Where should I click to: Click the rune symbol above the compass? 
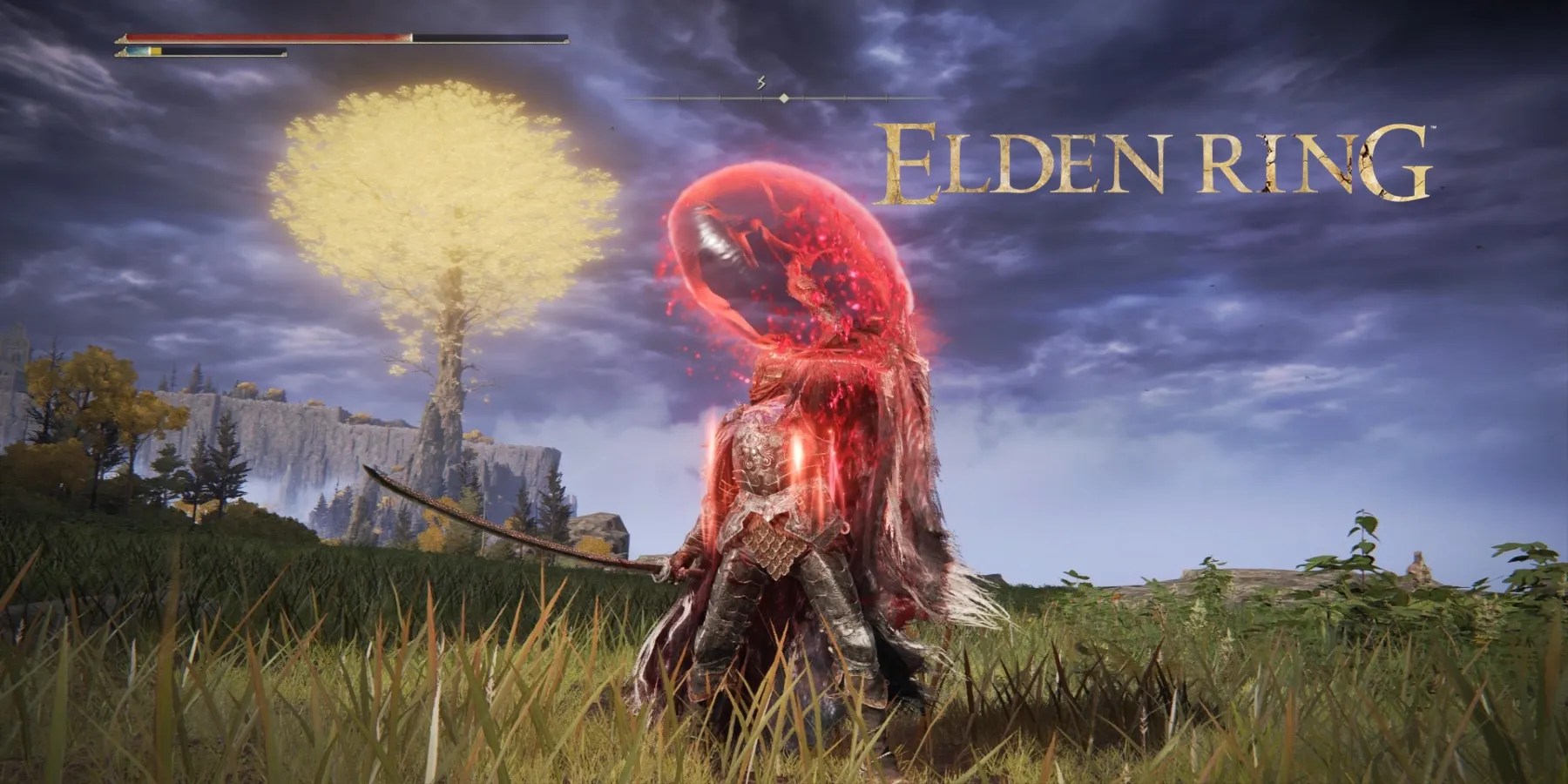point(760,81)
